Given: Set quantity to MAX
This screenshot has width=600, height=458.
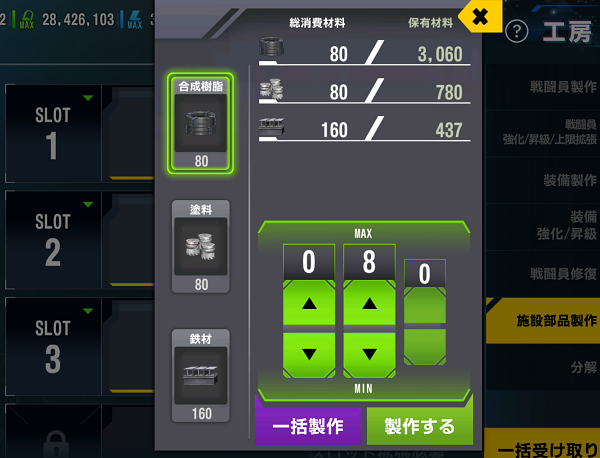Looking at the screenshot, I should [363, 233].
